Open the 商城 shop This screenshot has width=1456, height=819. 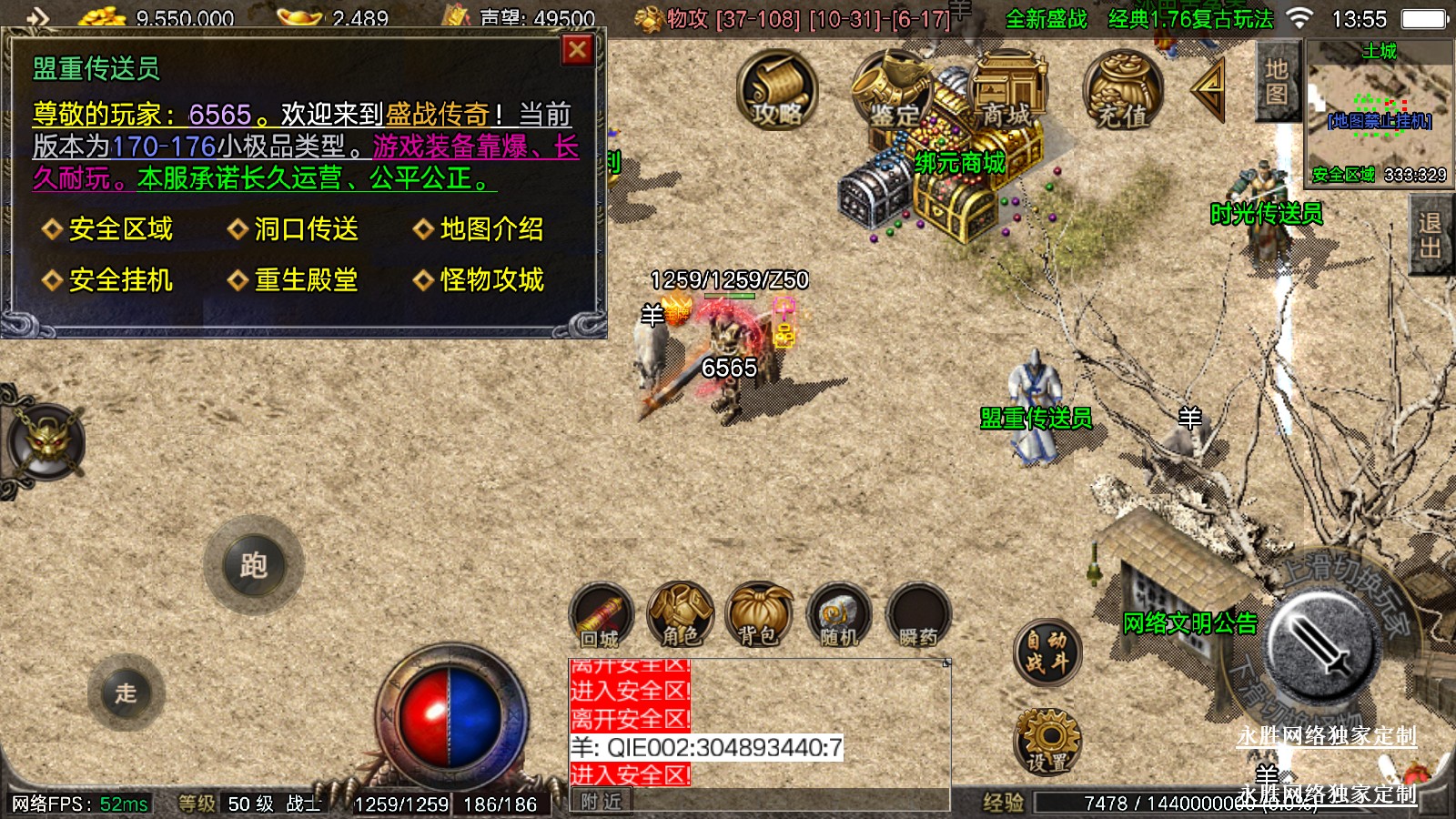(x=1007, y=90)
